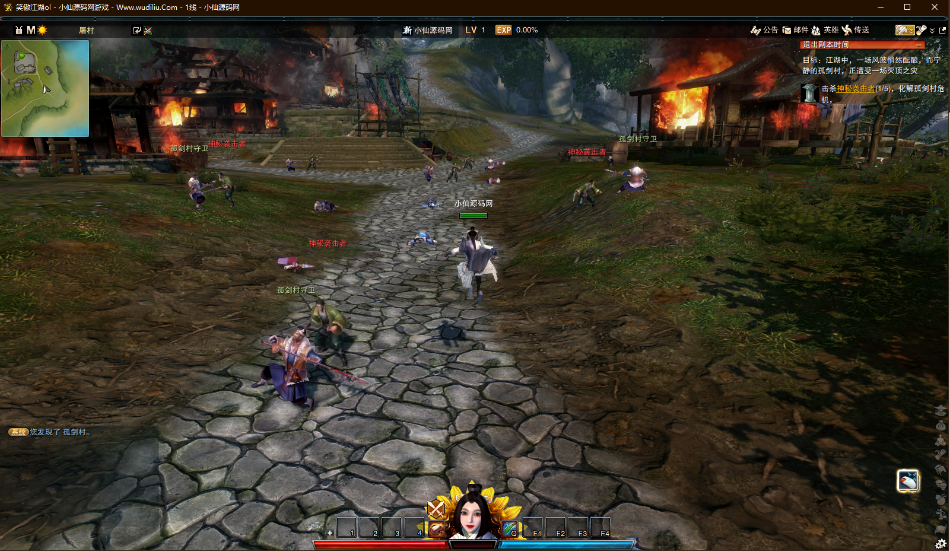
Task: Click the 传送 teleport button
Action: [855, 30]
